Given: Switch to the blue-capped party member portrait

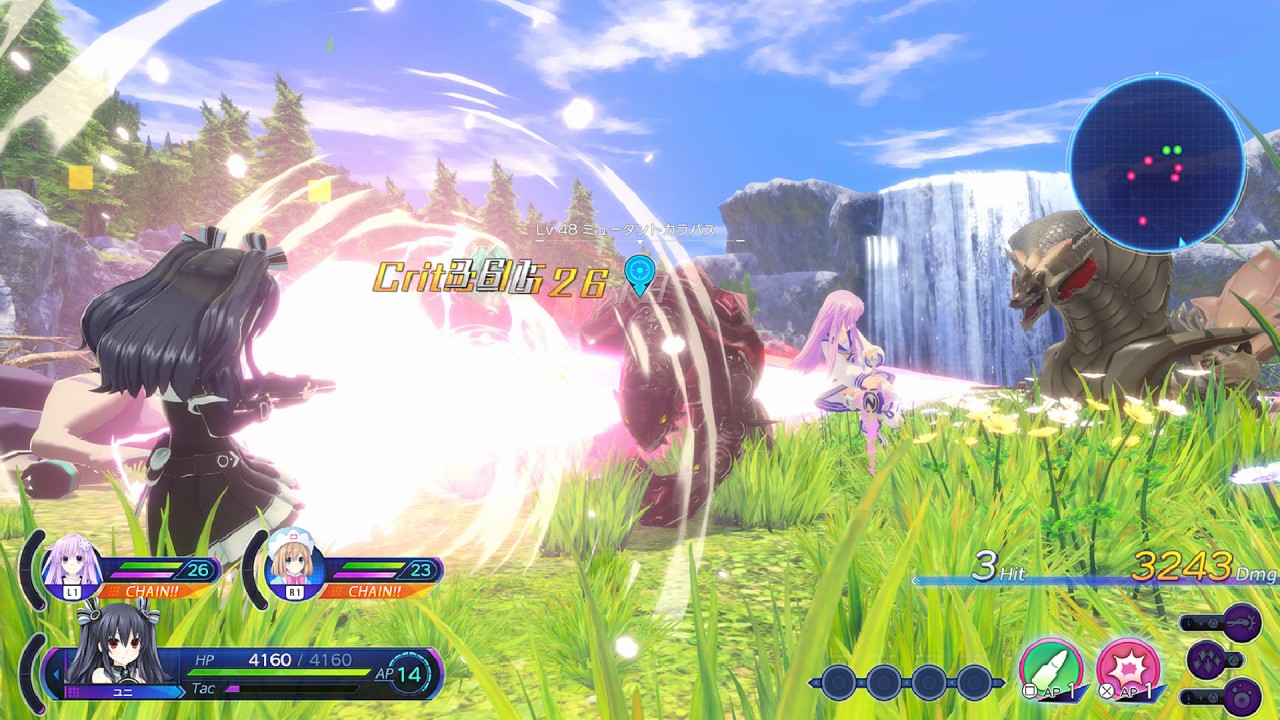Looking at the screenshot, I should click(296, 563).
